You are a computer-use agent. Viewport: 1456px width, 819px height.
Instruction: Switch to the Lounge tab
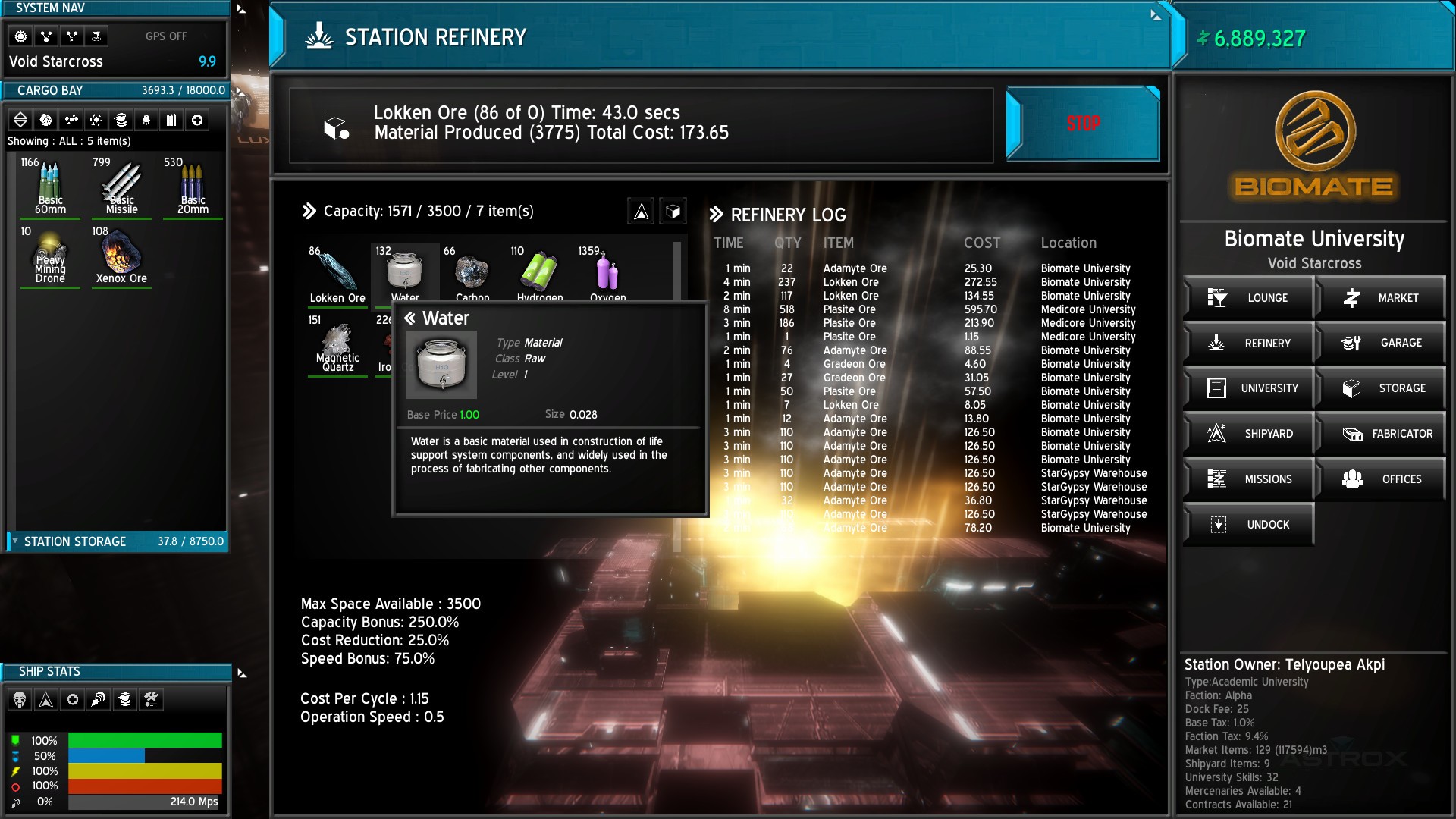(1248, 297)
